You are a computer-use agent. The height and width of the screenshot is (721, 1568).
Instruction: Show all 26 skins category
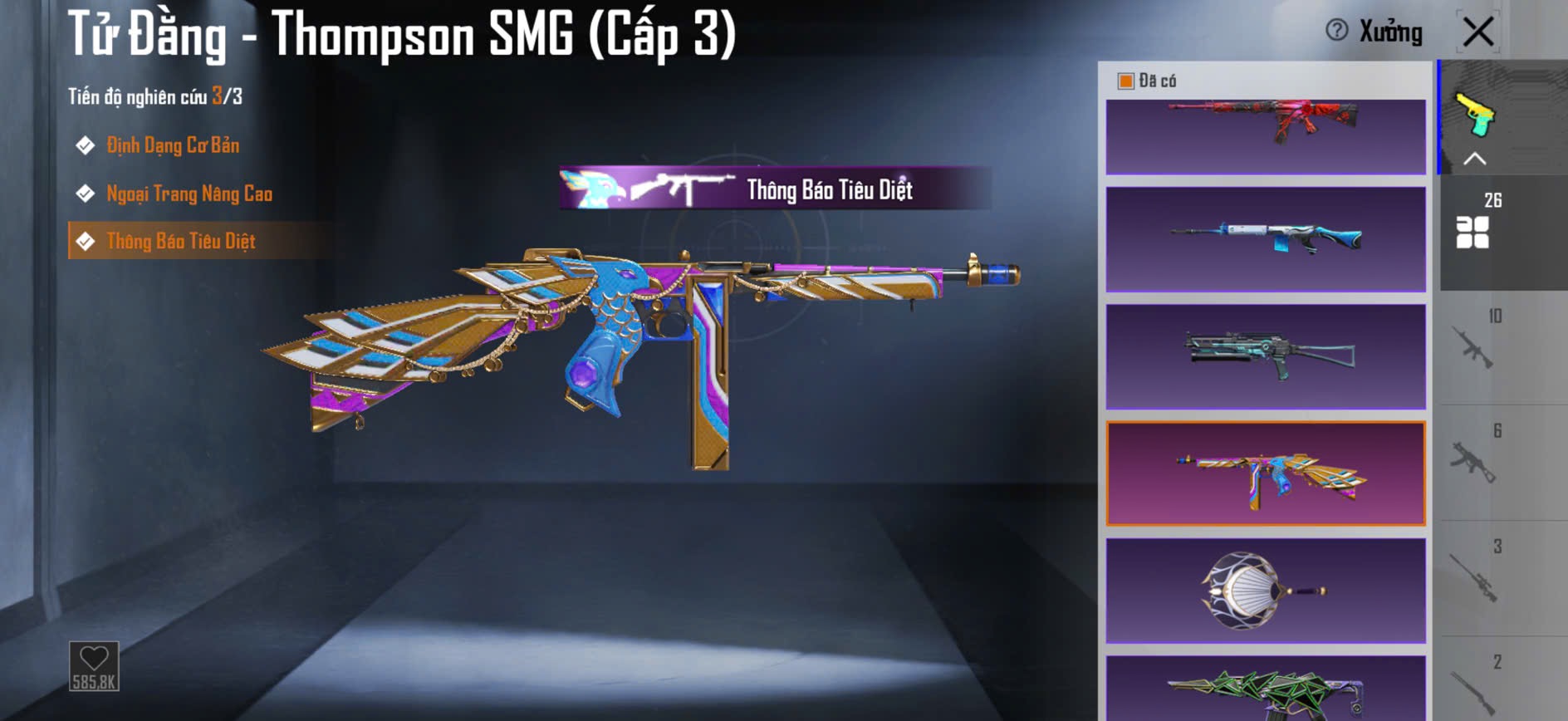click(1473, 232)
